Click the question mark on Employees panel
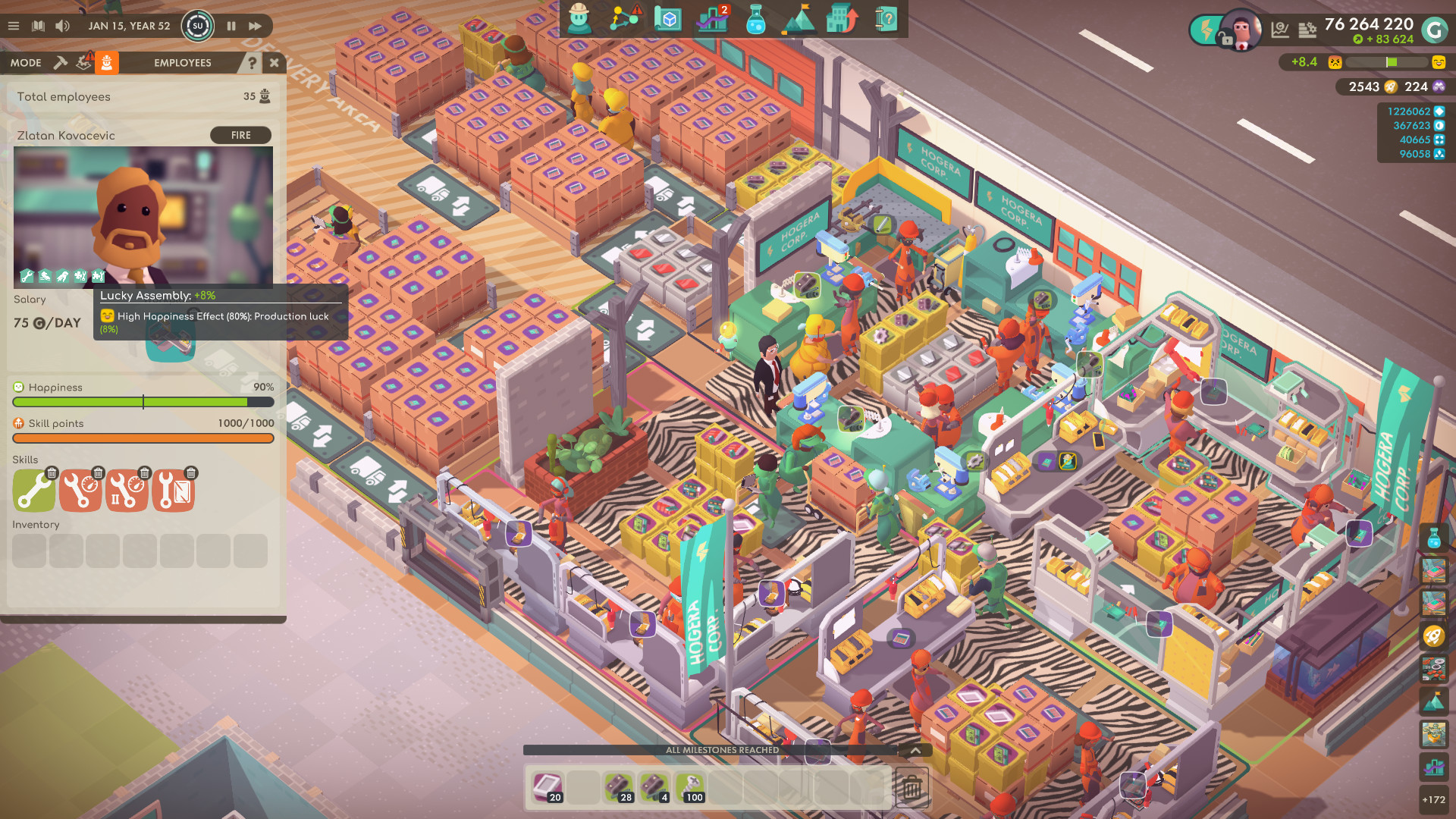The height and width of the screenshot is (819, 1456). click(252, 63)
